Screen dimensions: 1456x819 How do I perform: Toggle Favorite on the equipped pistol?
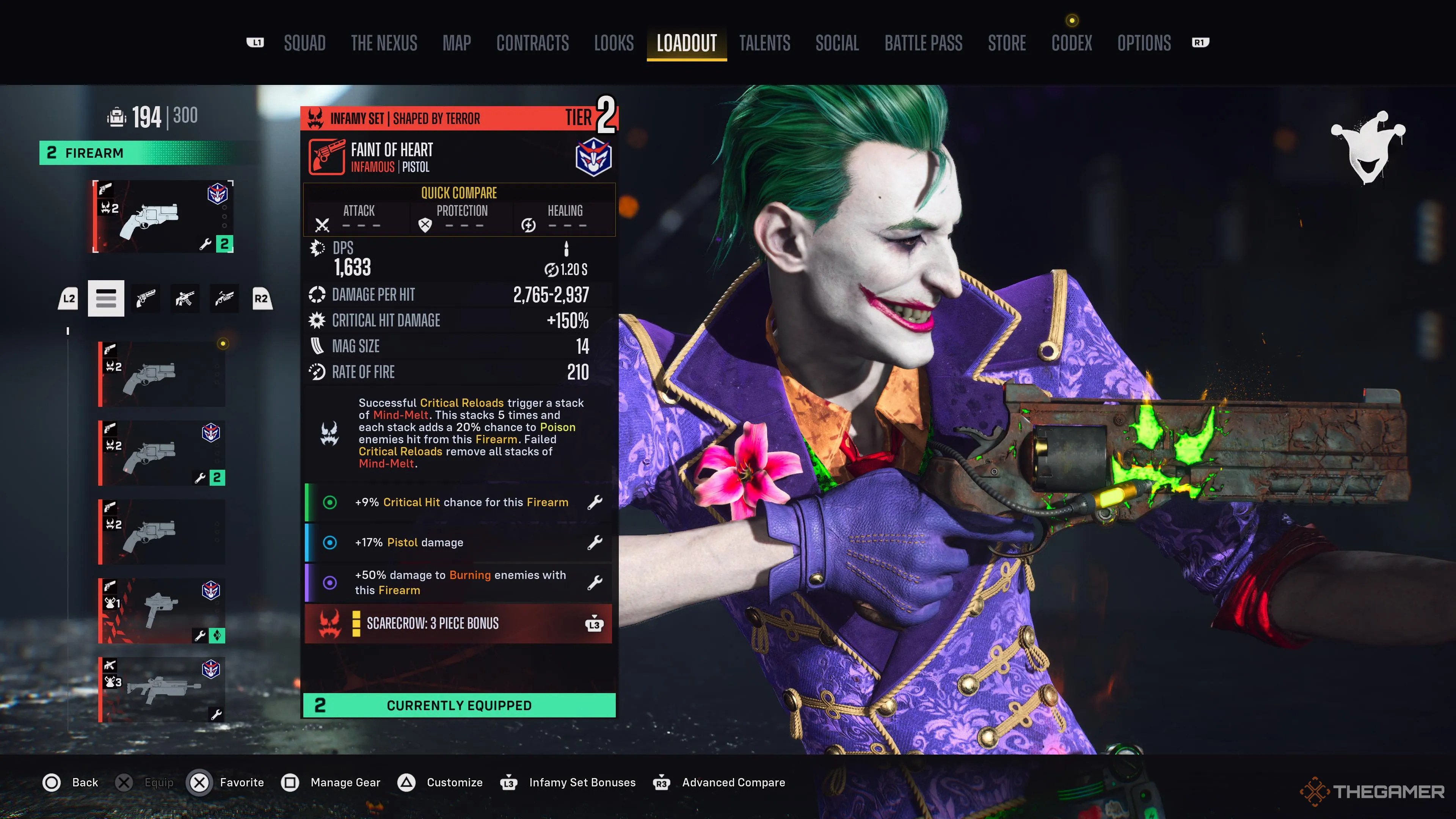199,783
